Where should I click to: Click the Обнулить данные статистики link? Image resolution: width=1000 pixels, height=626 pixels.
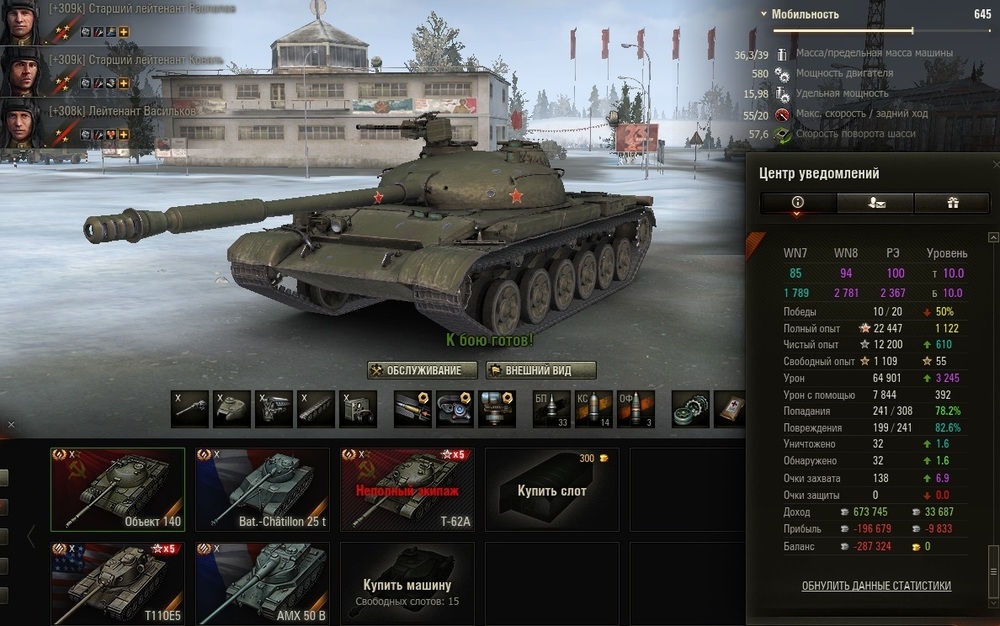pos(876,586)
